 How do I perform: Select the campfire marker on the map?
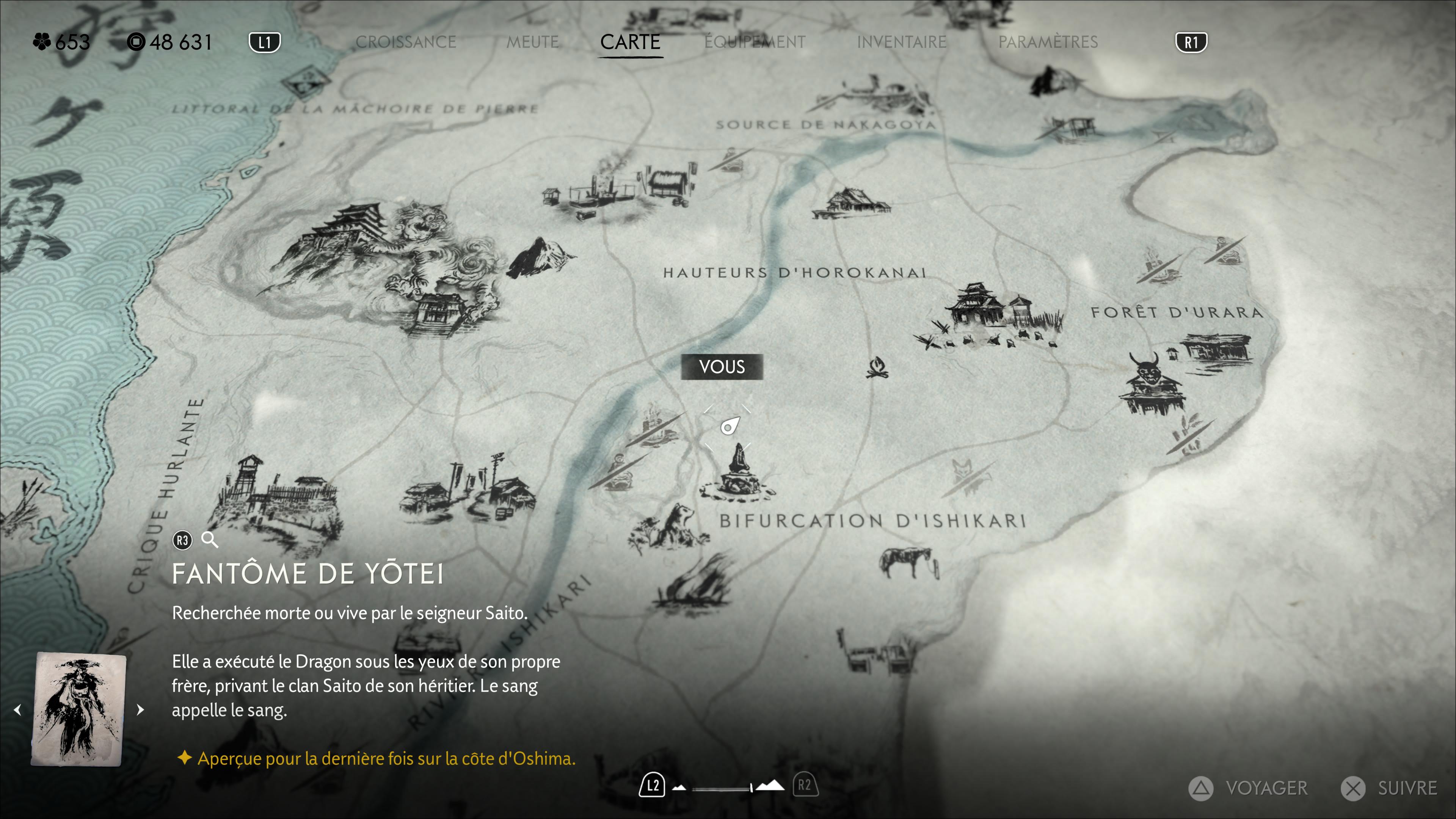point(877,367)
